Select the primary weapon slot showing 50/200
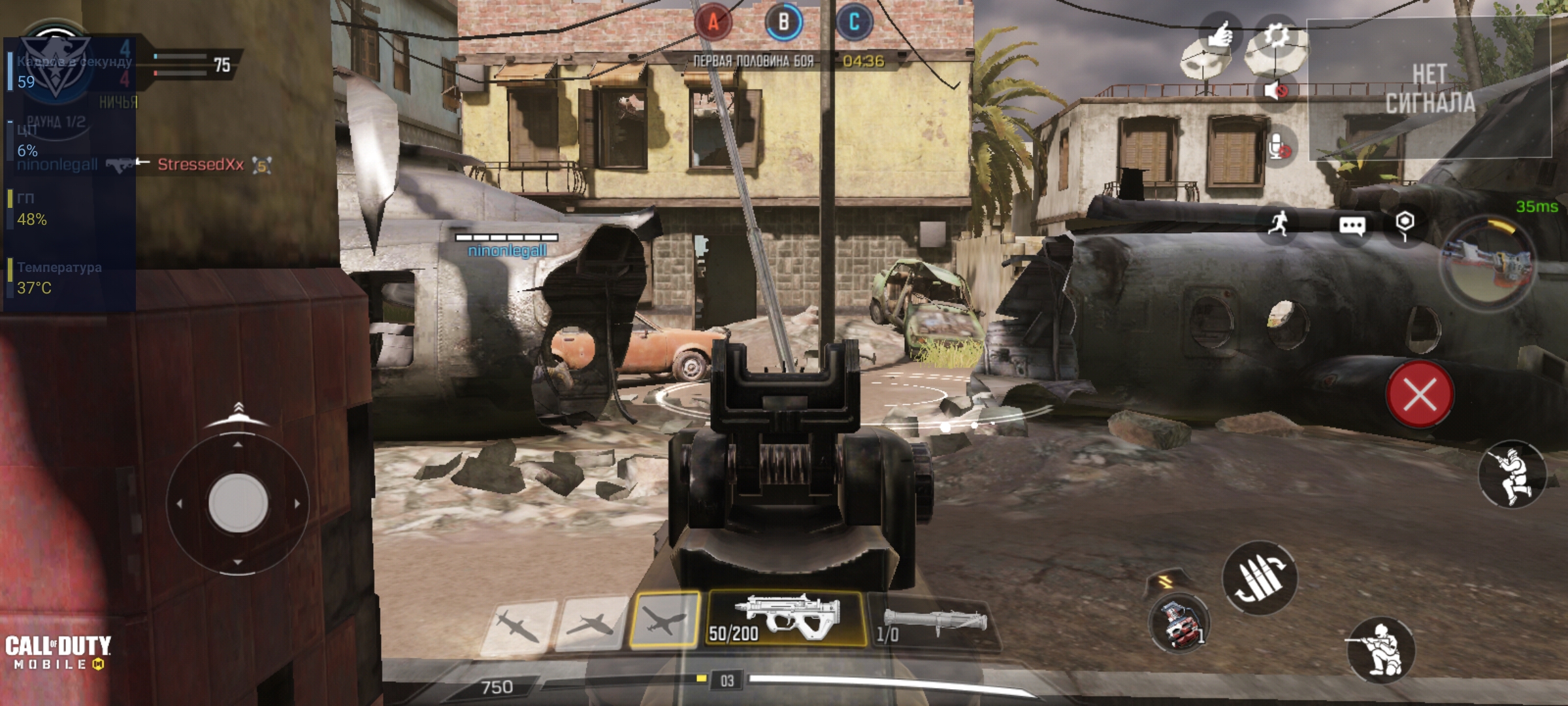This screenshot has height=706, width=1568. click(786, 618)
